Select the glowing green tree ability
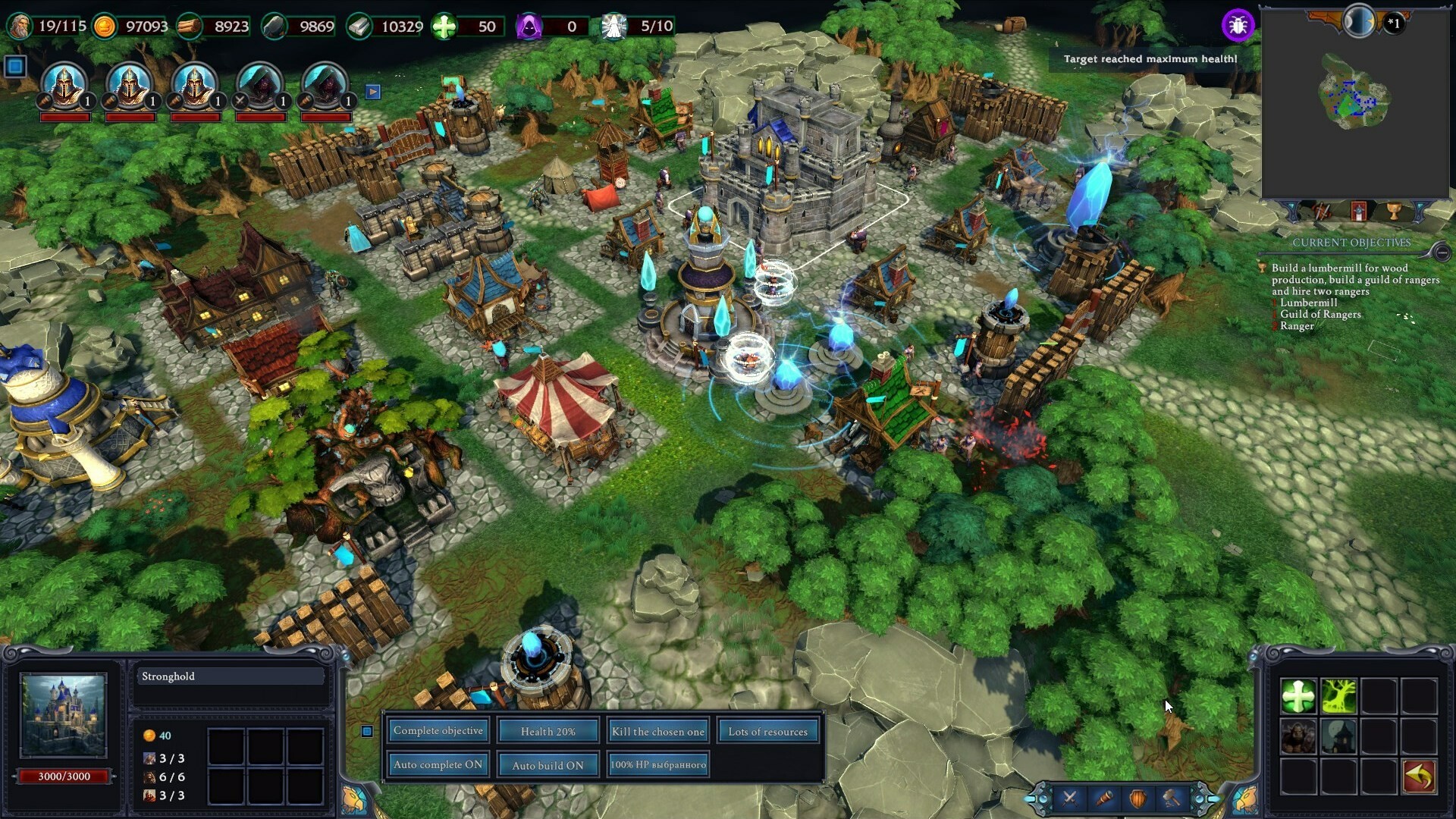Viewport: 1456px width, 819px height. click(1339, 696)
